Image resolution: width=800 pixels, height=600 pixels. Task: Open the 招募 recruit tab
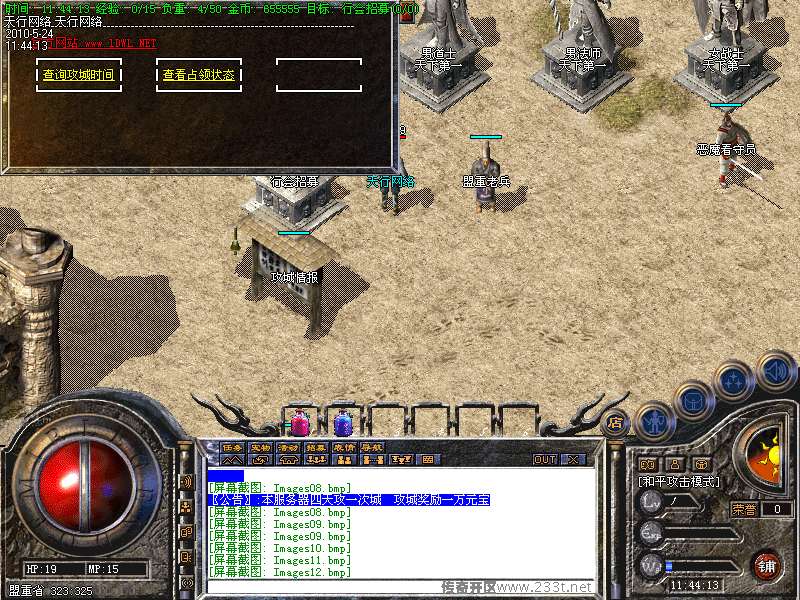[x=316, y=447]
